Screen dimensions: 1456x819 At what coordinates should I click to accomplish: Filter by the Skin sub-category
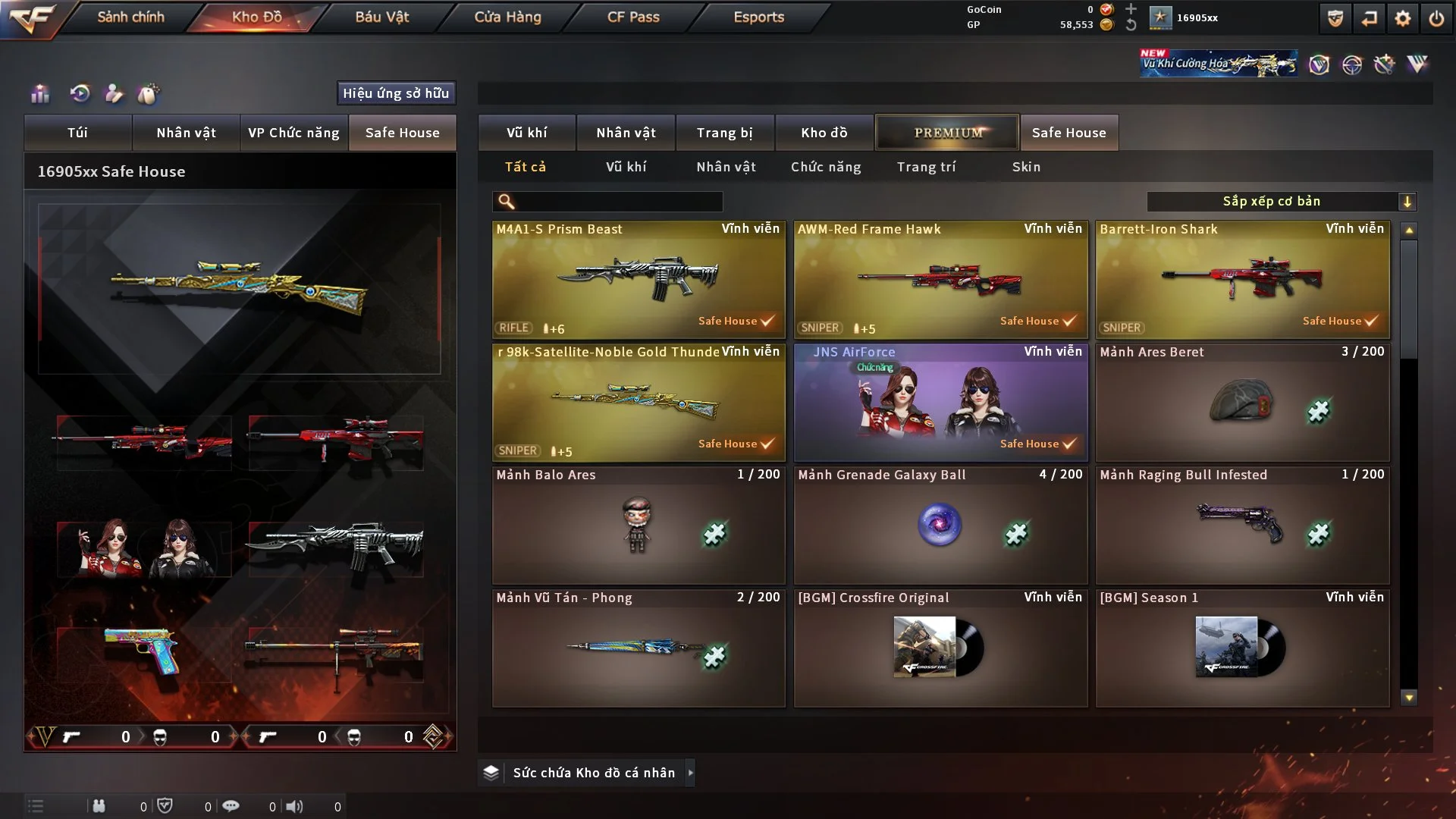[x=1026, y=167]
